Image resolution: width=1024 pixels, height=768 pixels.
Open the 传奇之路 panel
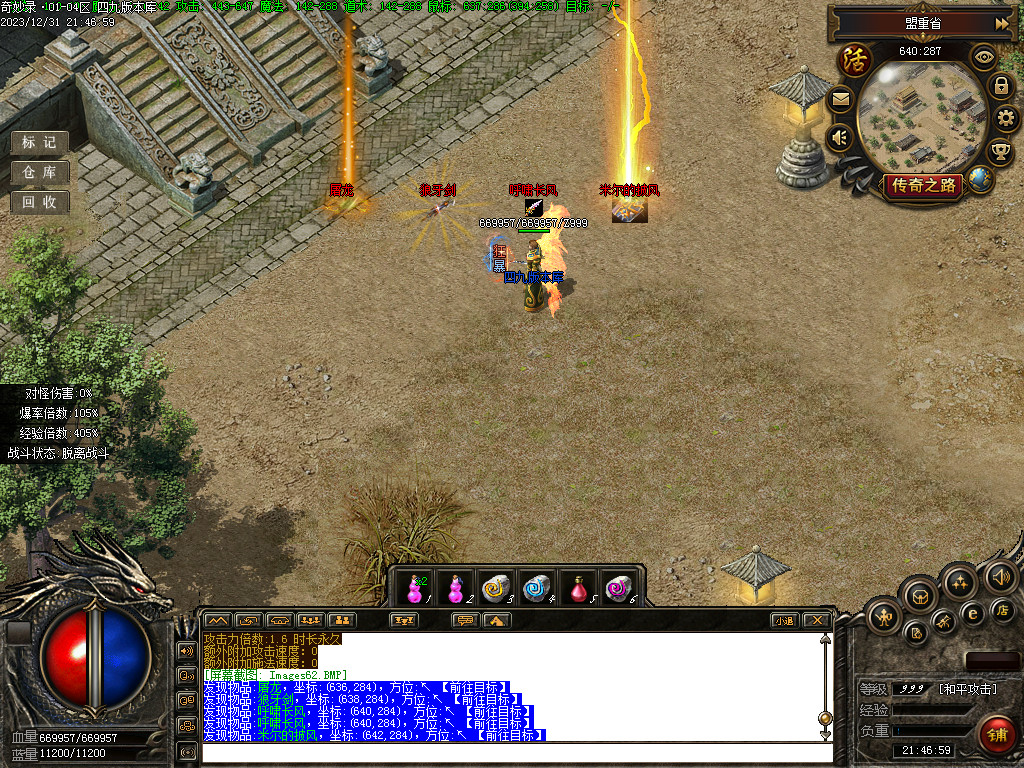tap(922, 185)
